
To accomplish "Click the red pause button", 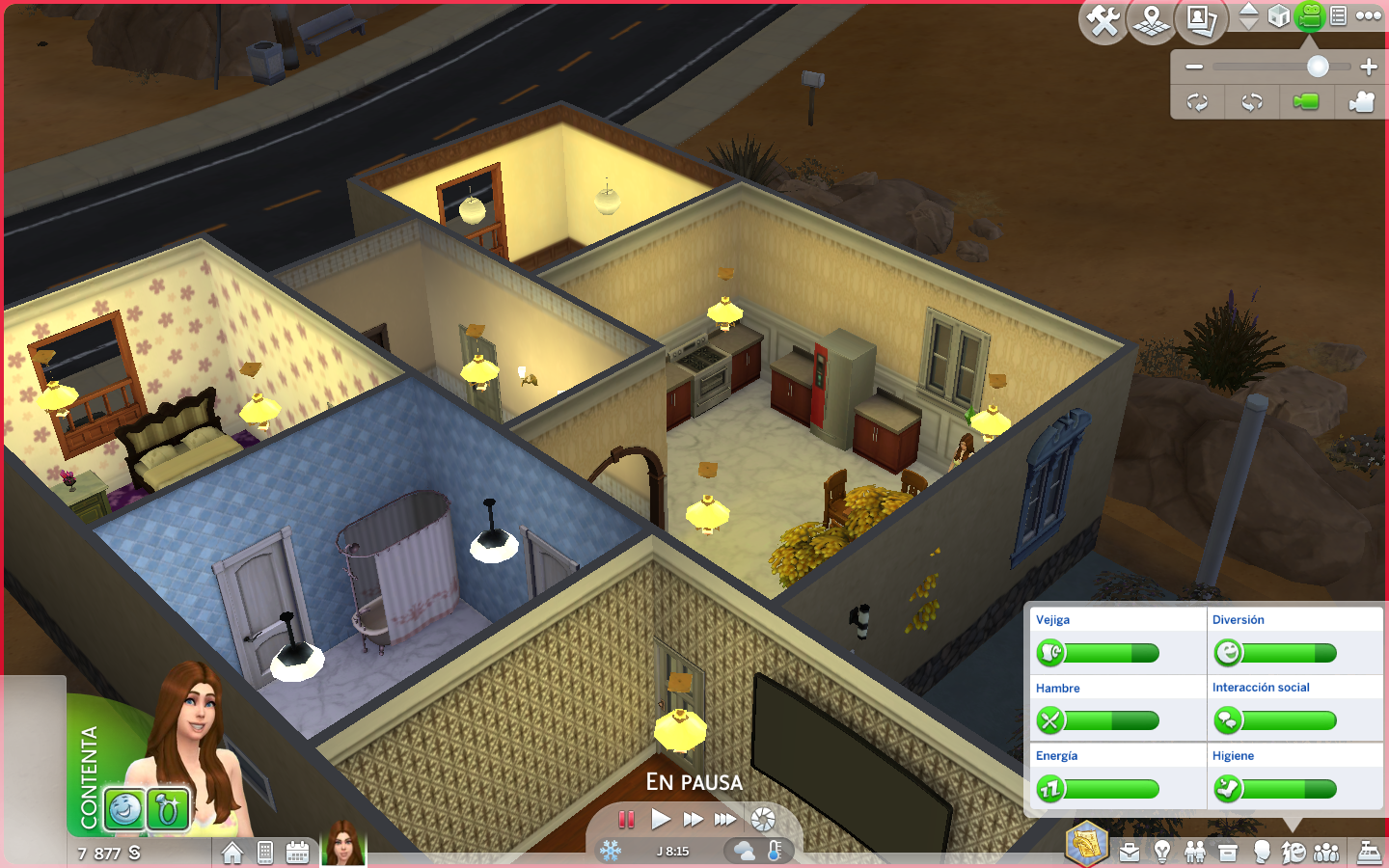I will 627,820.
